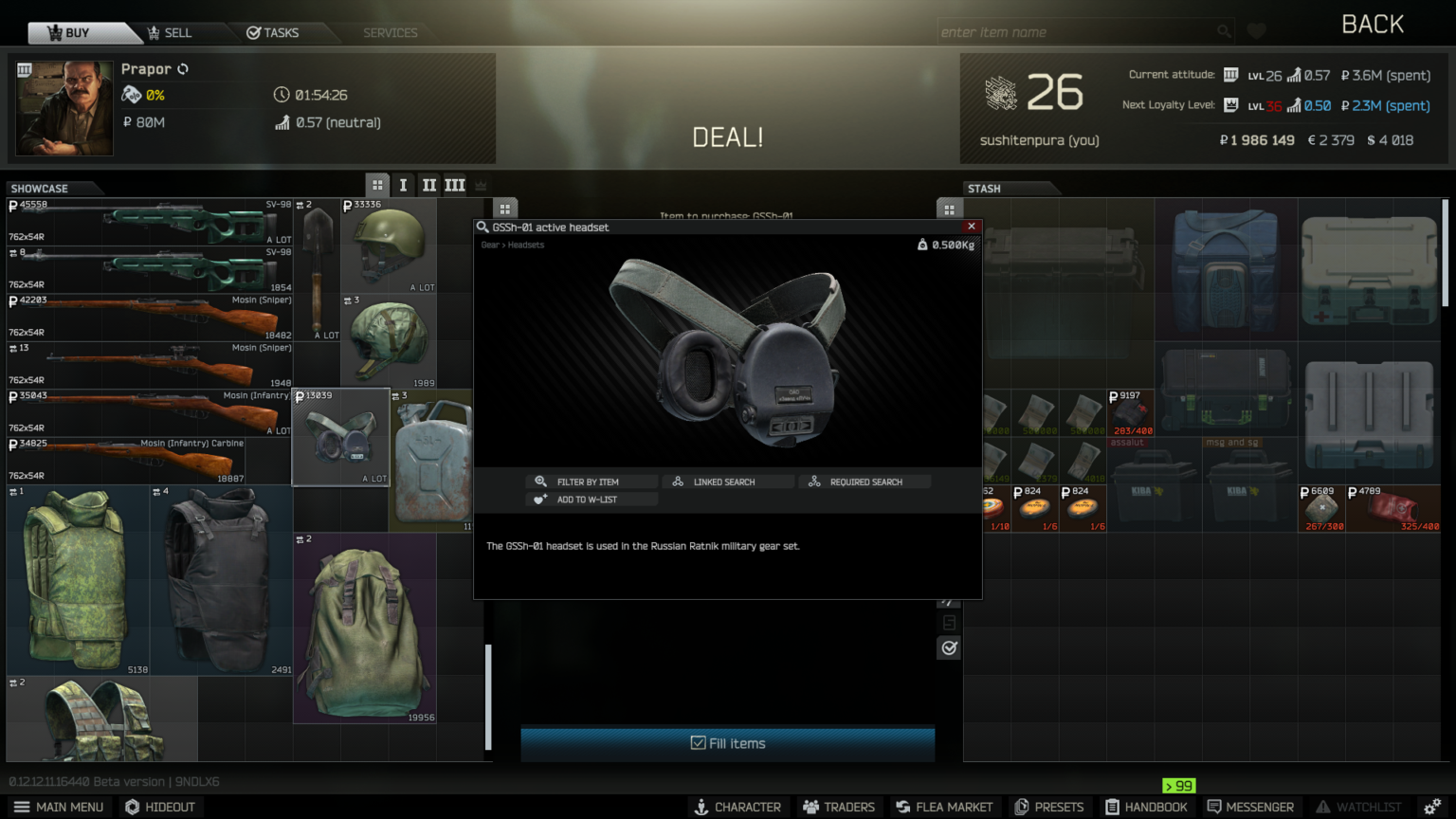Open the MESSENGER

(x=1250, y=807)
